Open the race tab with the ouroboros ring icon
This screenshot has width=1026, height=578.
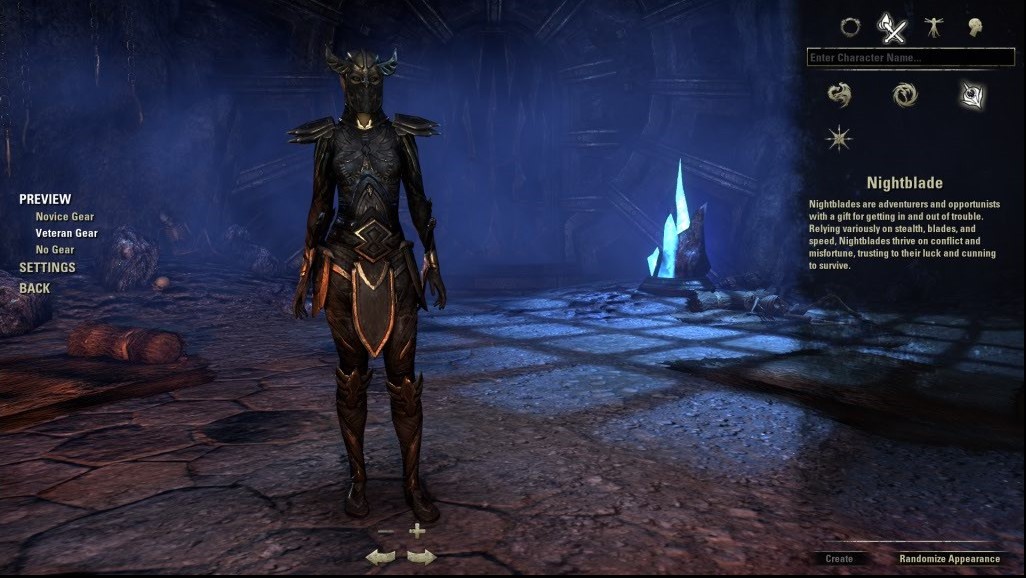click(x=850, y=27)
